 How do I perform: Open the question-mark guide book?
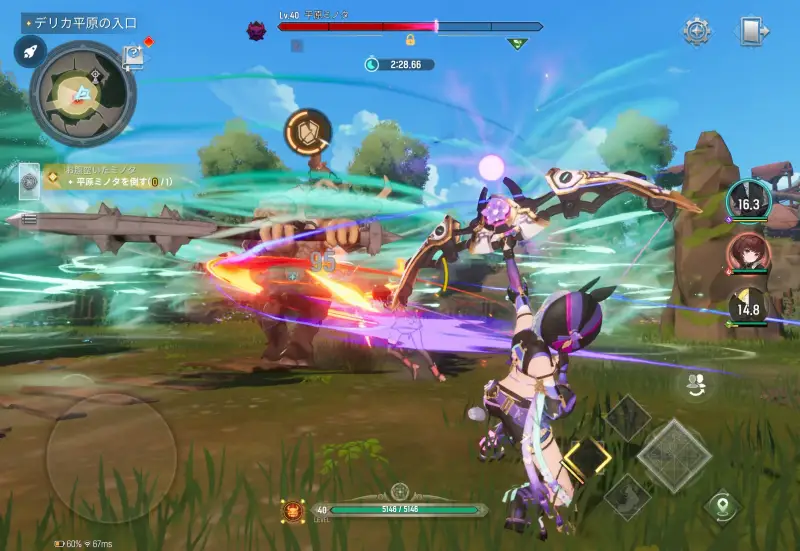point(133,57)
